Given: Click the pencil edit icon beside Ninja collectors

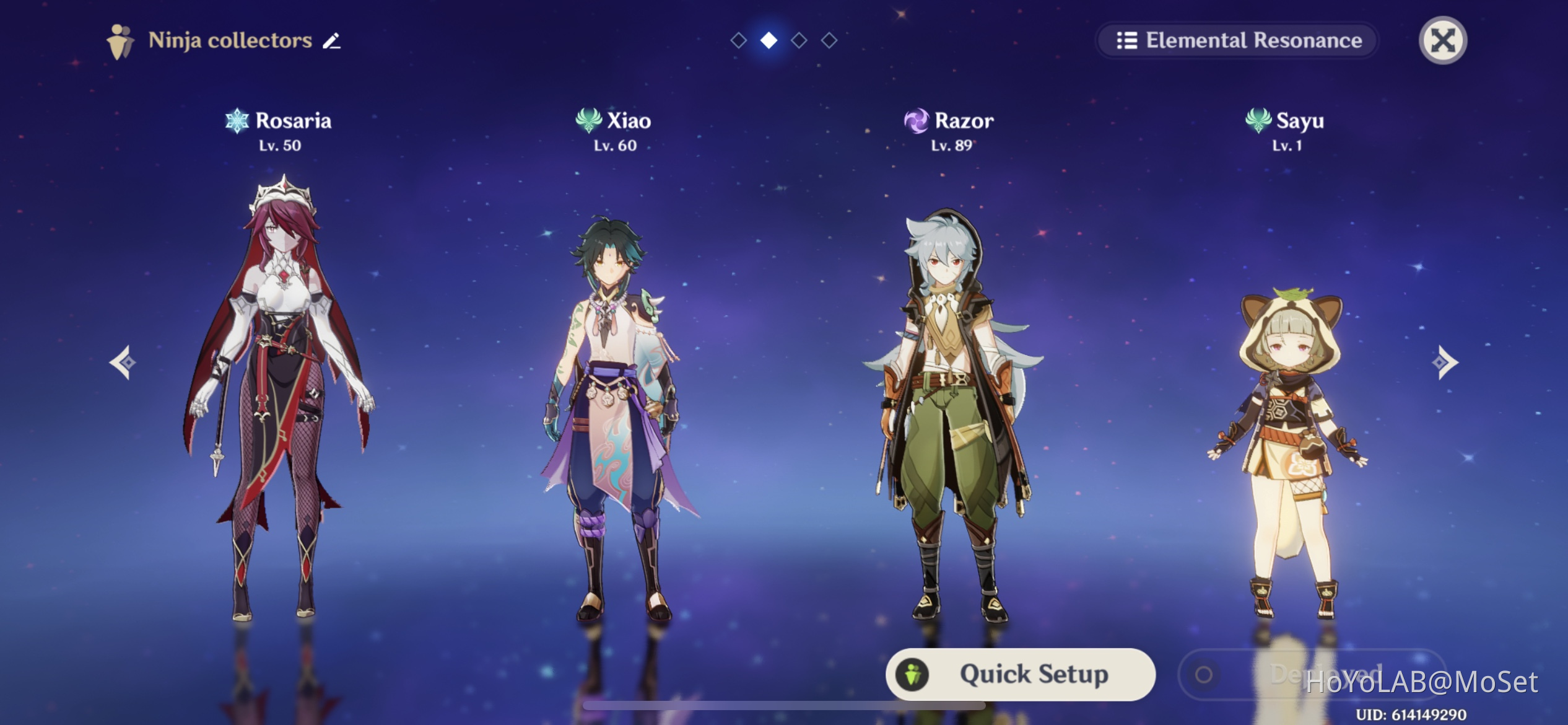Looking at the screenshot, I should click(x=330, y=40).
